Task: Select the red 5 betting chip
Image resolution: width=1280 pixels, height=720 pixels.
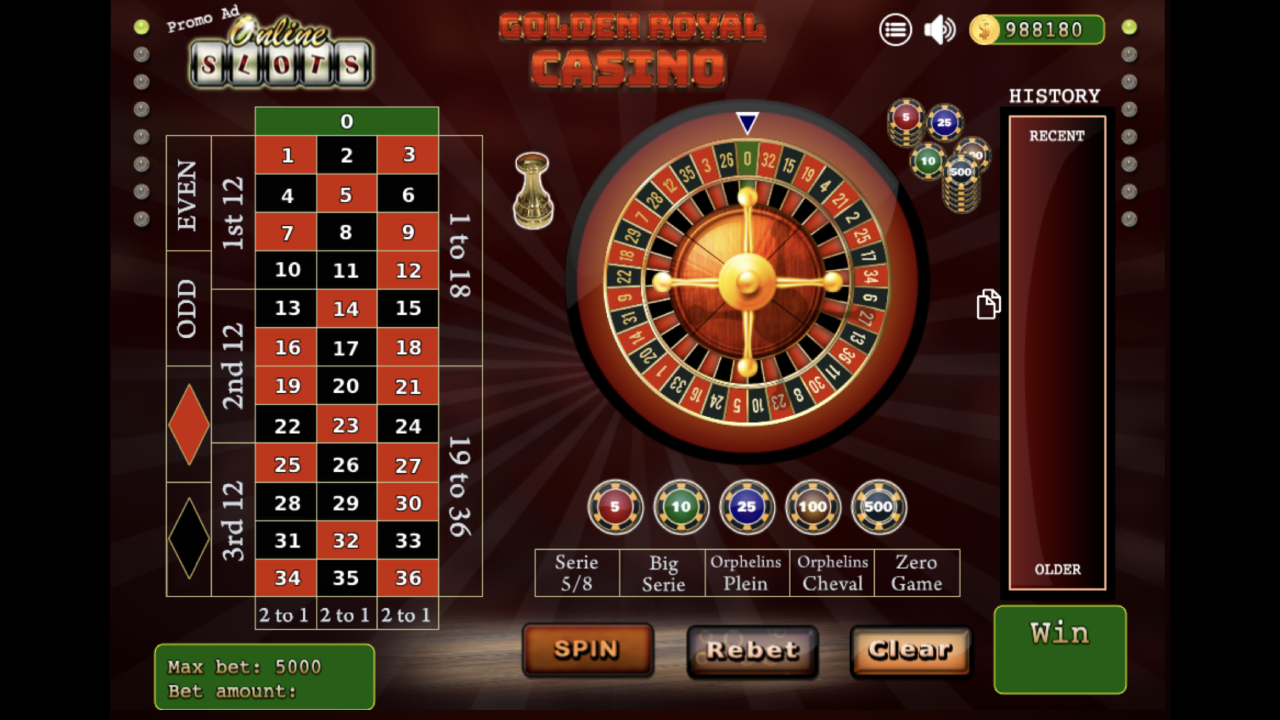Action: 614,507
